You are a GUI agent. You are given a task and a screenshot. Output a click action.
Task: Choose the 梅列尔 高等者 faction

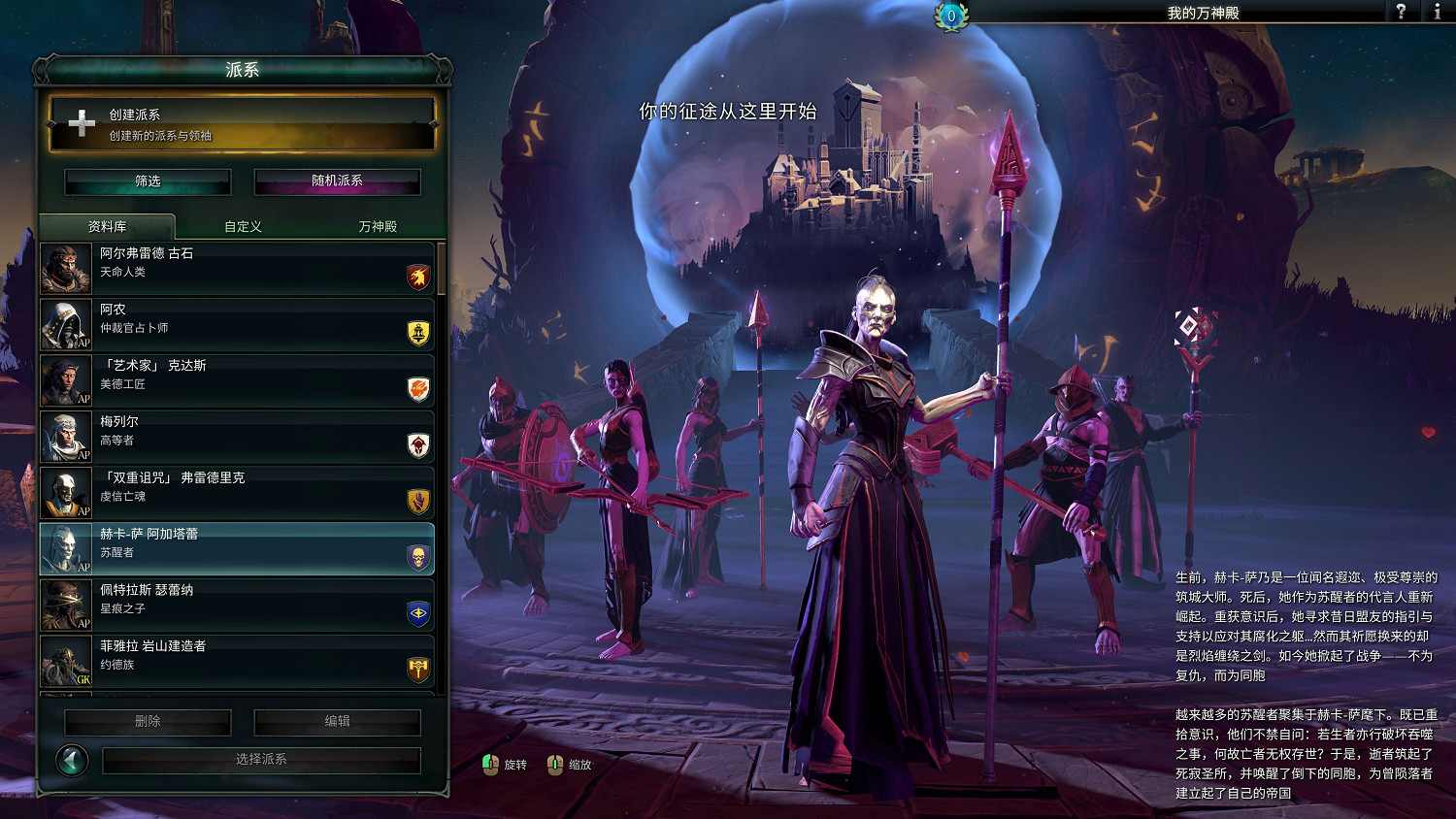point(236,437)
